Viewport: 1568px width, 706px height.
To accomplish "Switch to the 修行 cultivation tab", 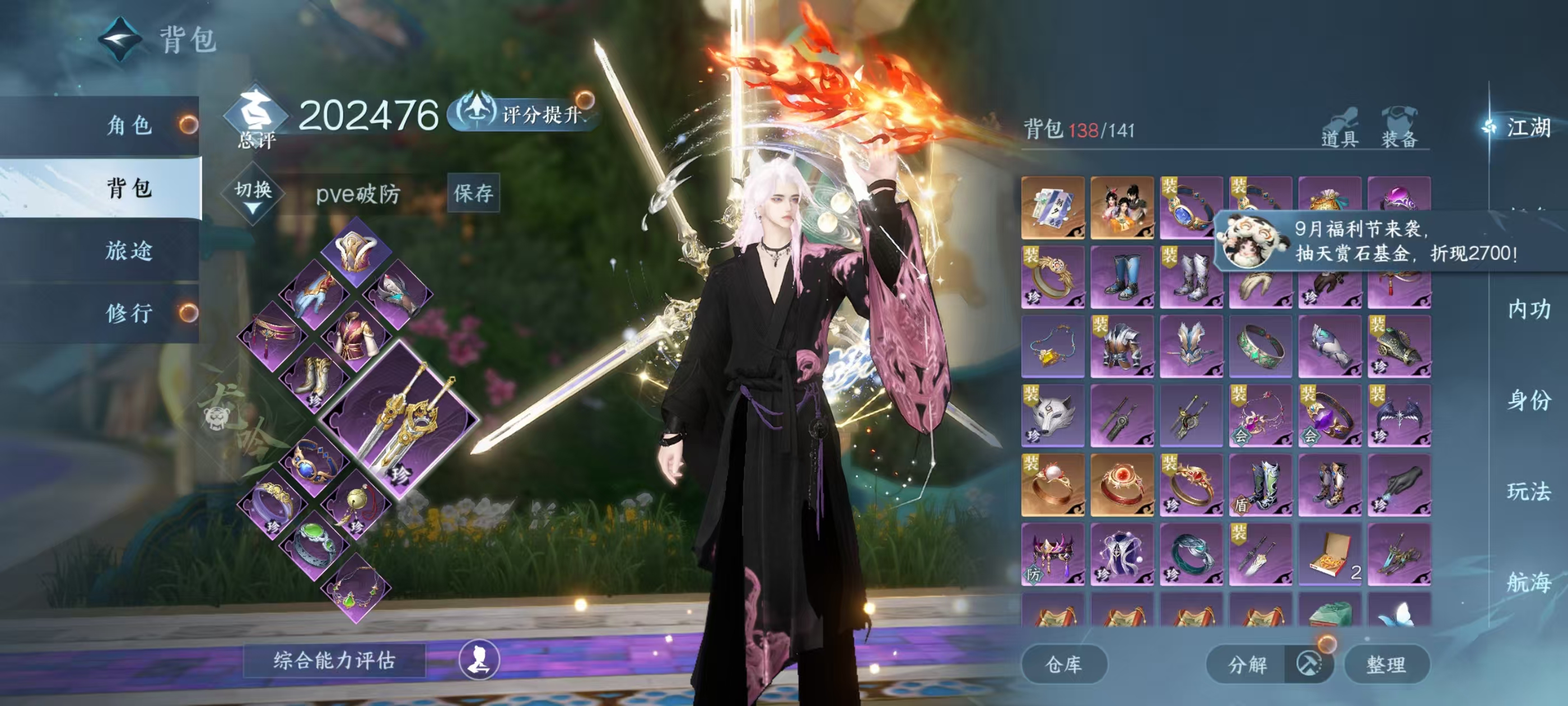I will (x=129, y=313).
